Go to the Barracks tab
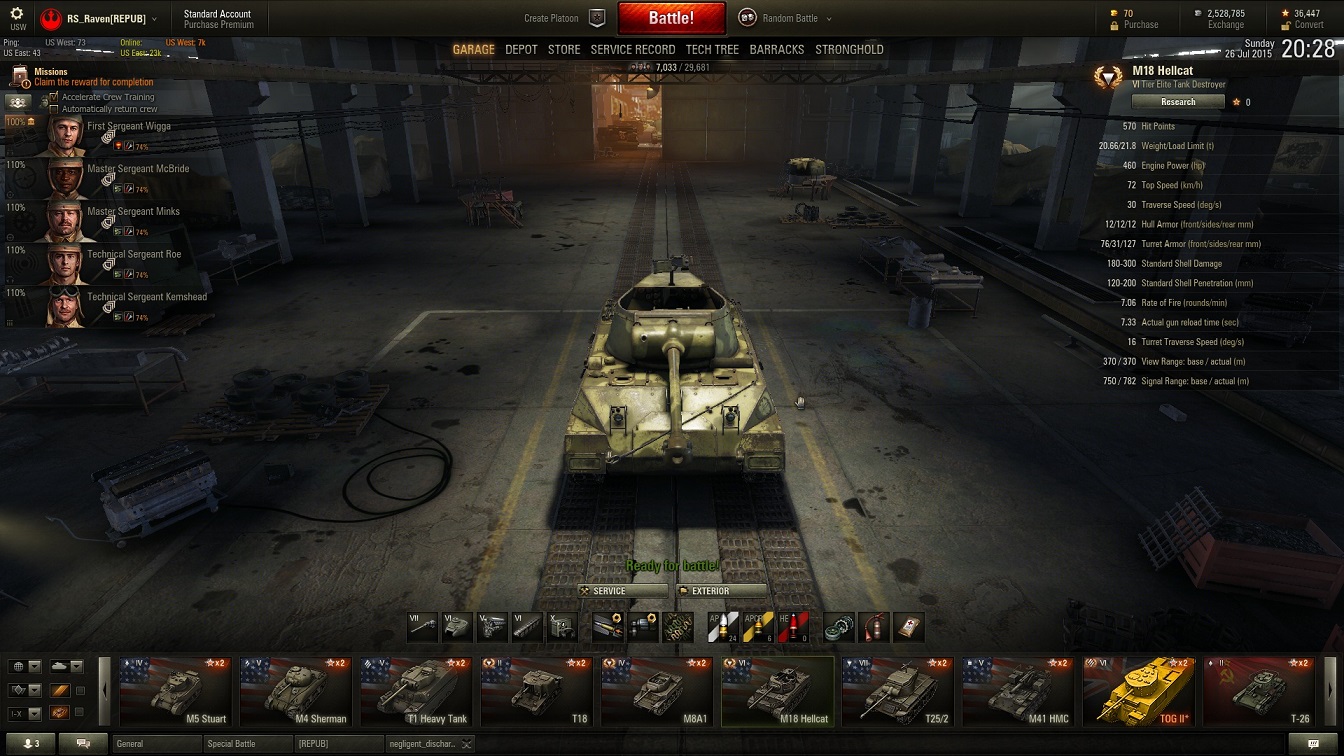The width and height of the screenshot is (1344, 756). (777, 49)
